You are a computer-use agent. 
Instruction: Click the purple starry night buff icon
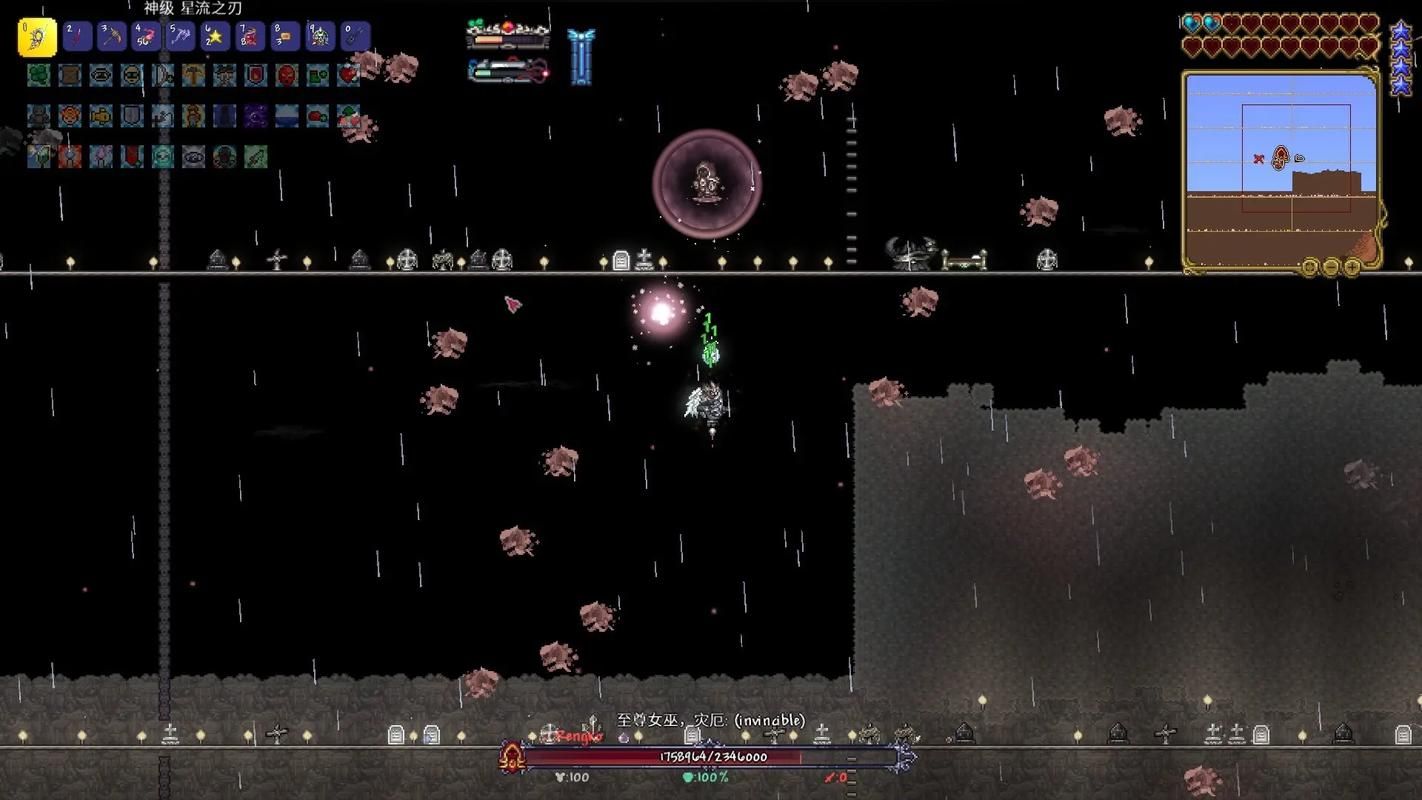click(255, 116)
